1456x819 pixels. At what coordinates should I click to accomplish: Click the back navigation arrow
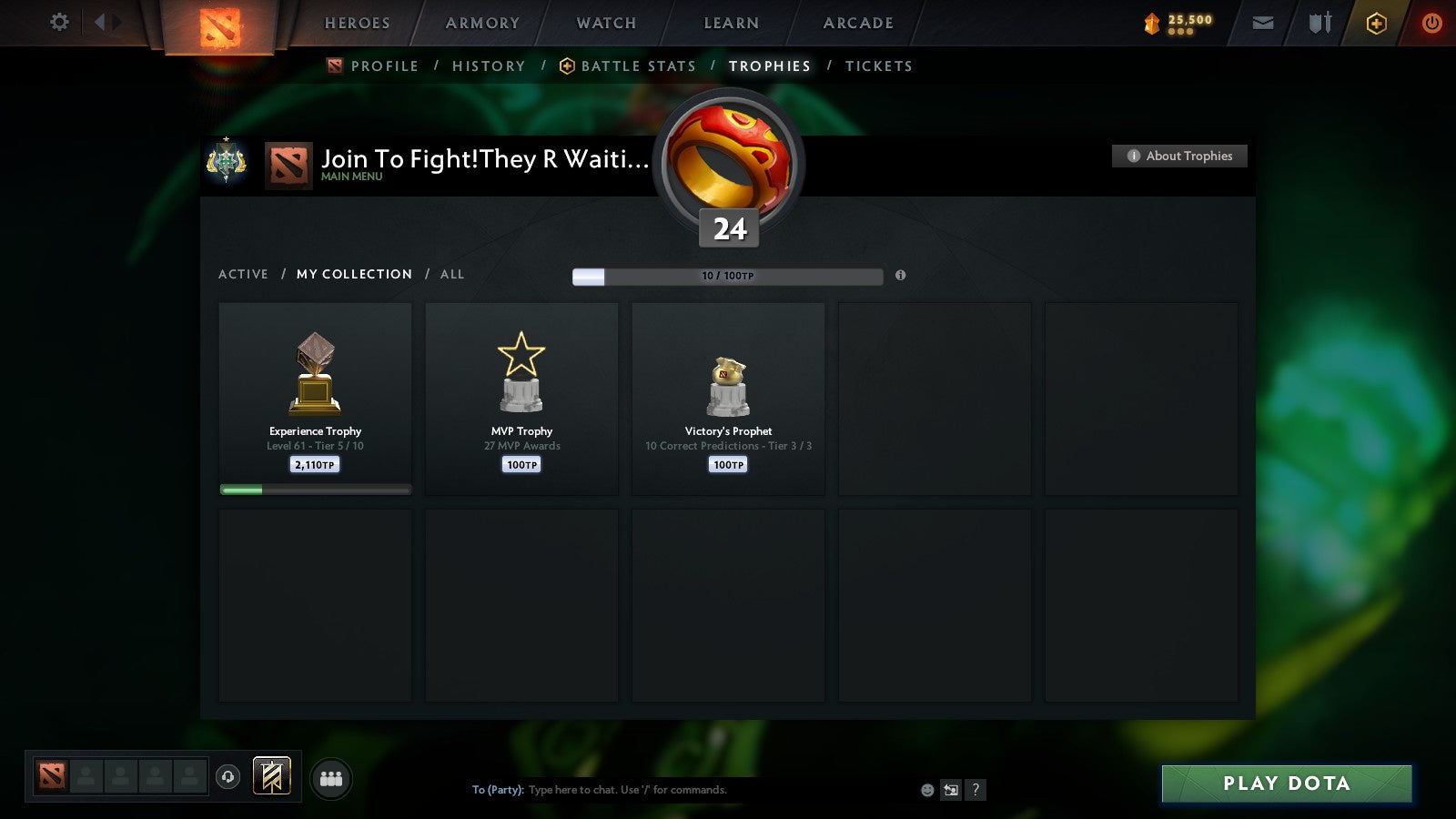pyautogui.click(x=102, y=22)
